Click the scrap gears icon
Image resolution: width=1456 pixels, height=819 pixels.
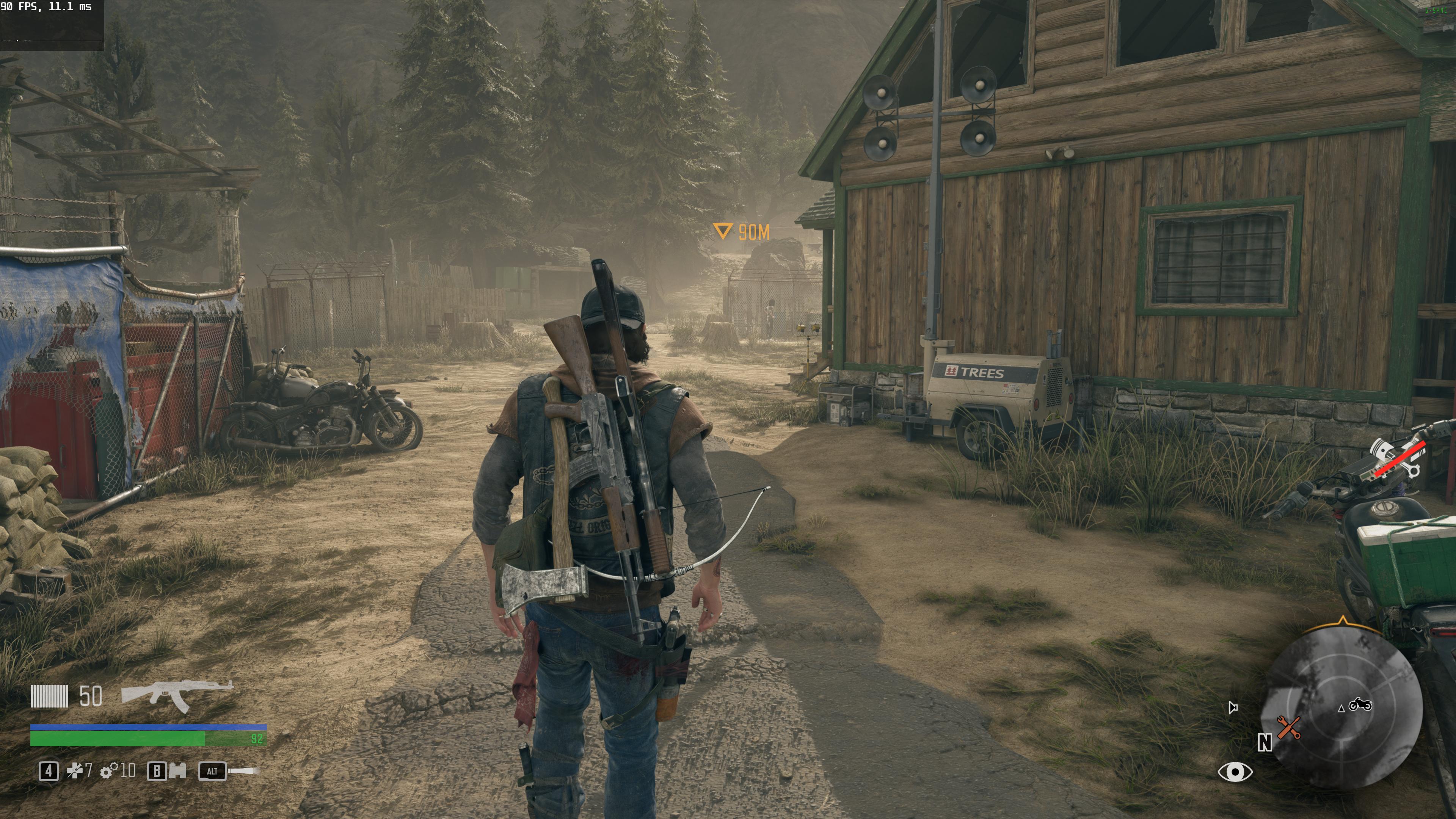pyautogui.click(x=109, y=771)
